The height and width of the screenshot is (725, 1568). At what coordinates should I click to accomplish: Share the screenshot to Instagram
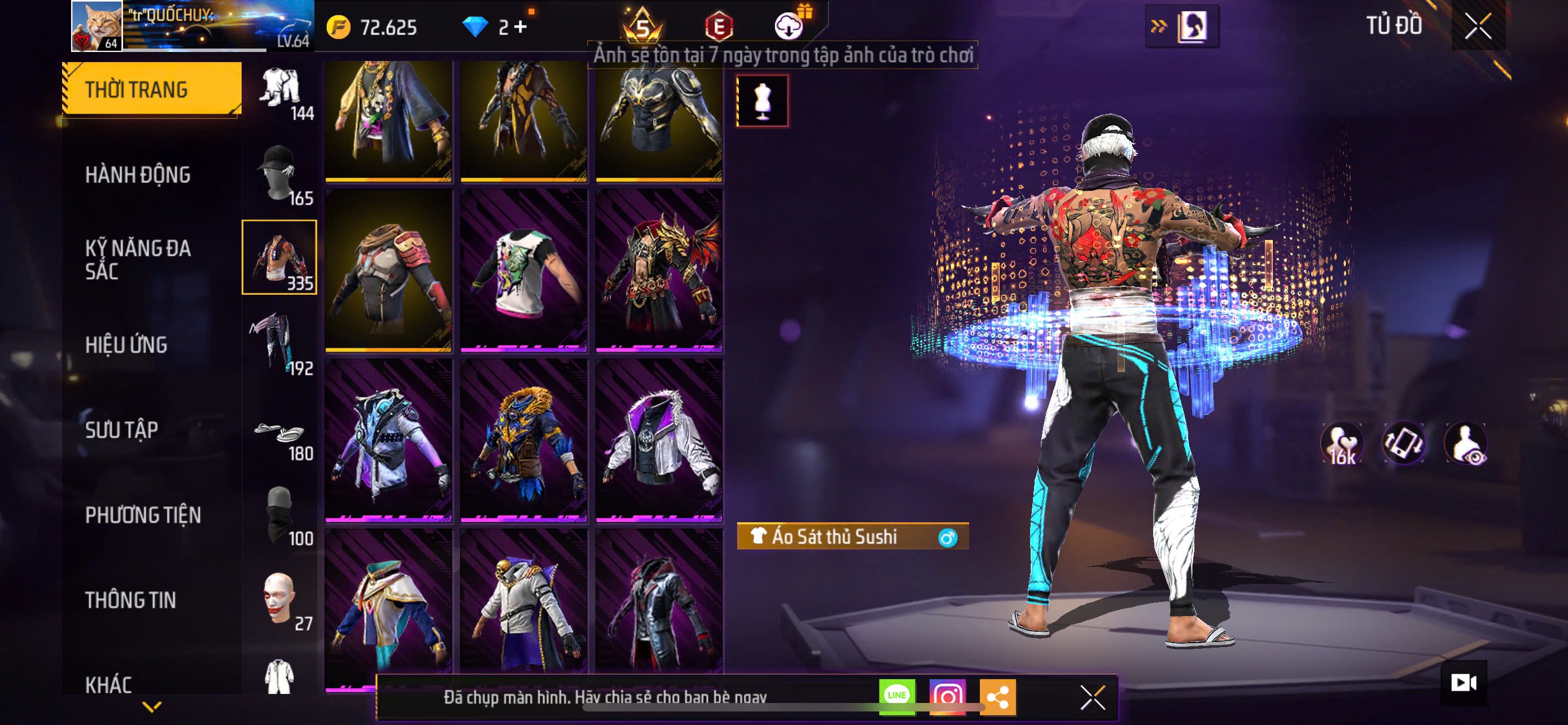coord(947,696)
